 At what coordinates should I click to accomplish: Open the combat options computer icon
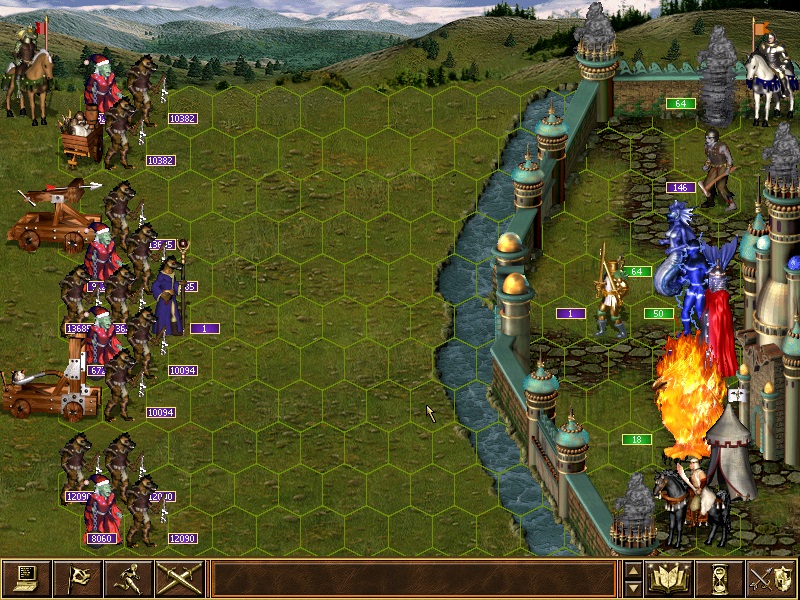pyautogui.click(x=26, y=578)
